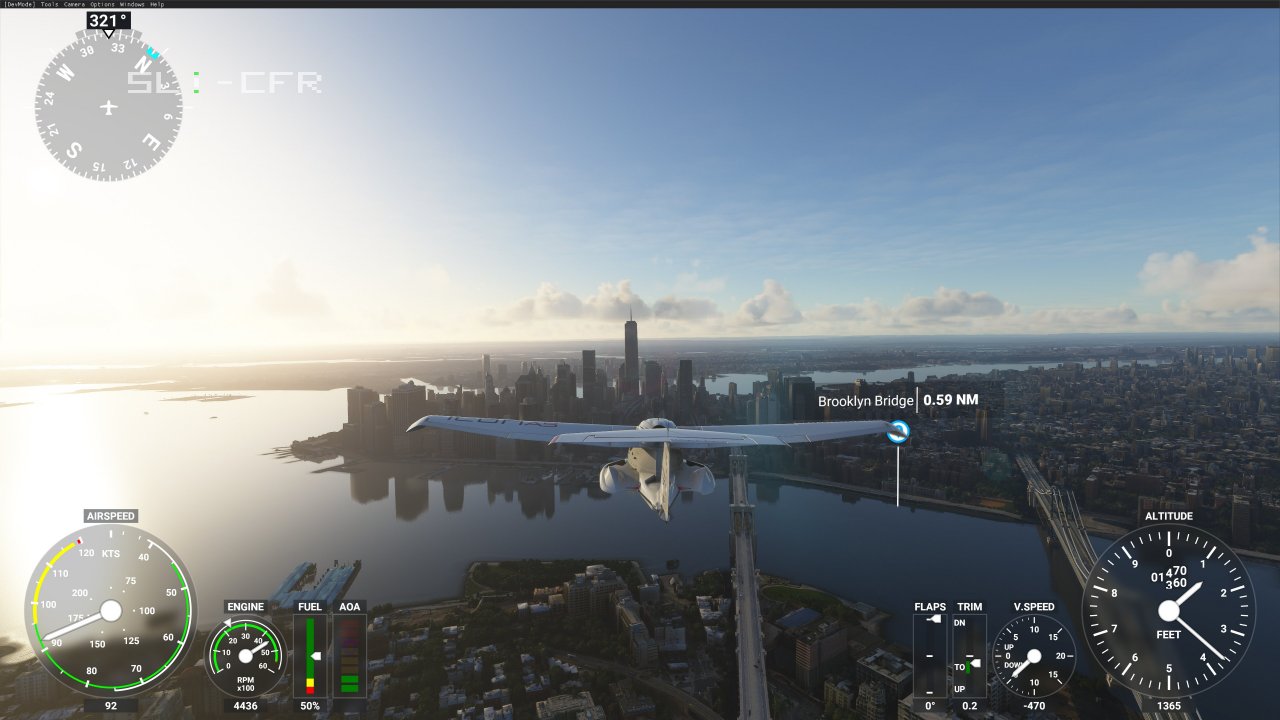Click the ENGINE RPM gauge
Image resolution: width=1280 pixels, height=720 pixels.
244,655
